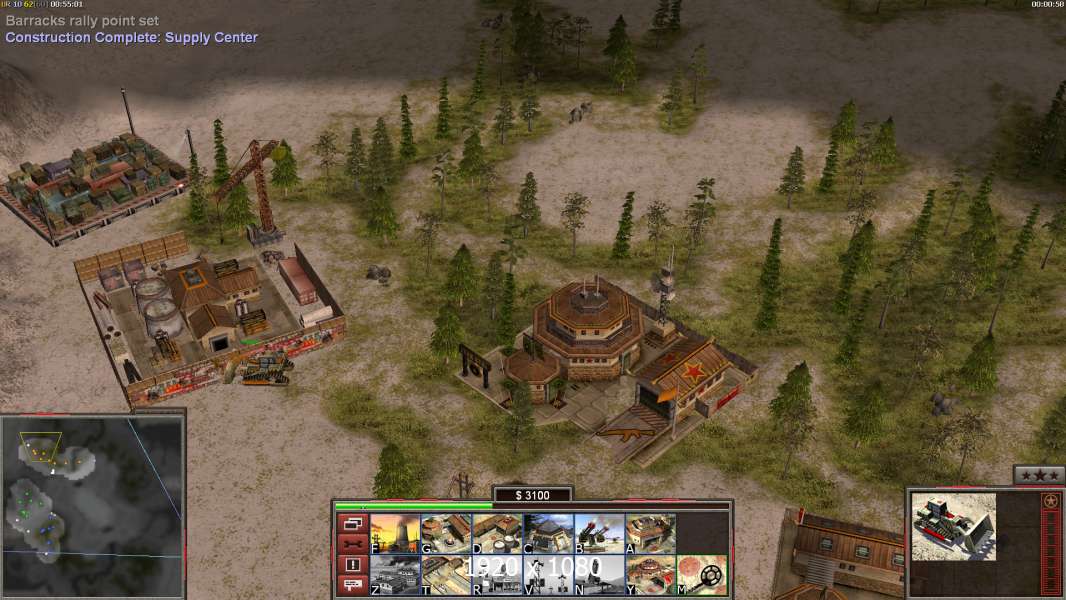Select the bunker build icon marked C
1066x600 pixels.
point(548,534)
